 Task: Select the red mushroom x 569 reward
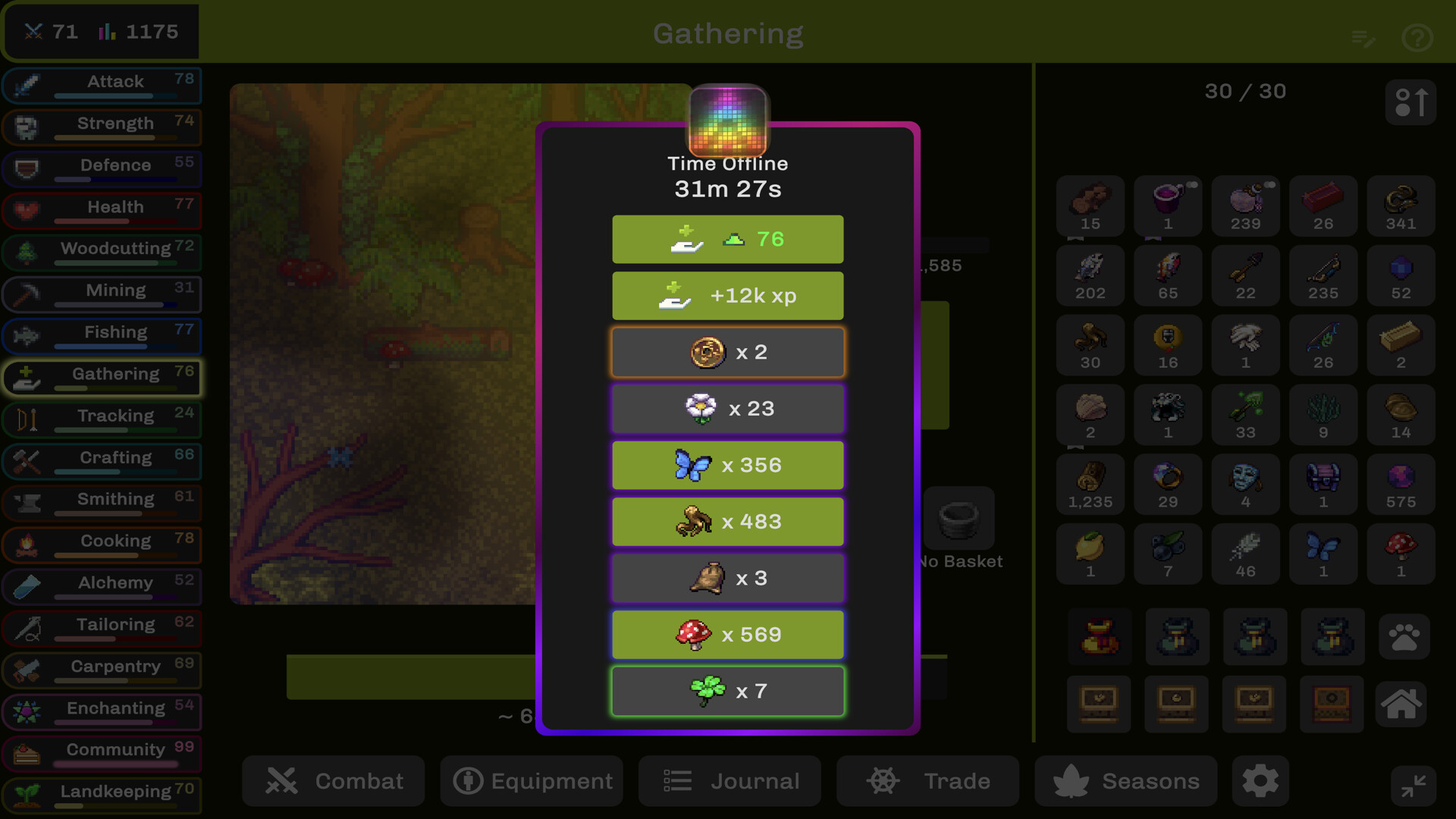point(728,635)
